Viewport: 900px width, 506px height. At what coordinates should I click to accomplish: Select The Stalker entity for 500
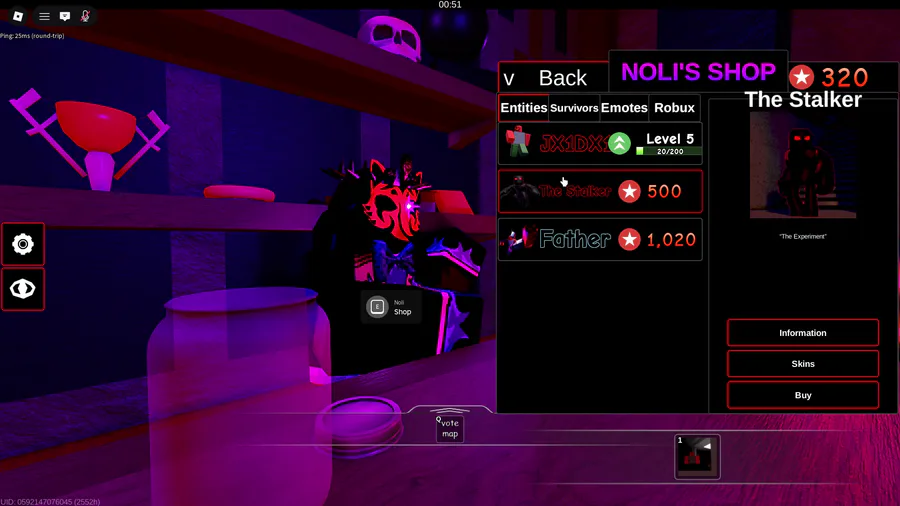coord(600,191)
